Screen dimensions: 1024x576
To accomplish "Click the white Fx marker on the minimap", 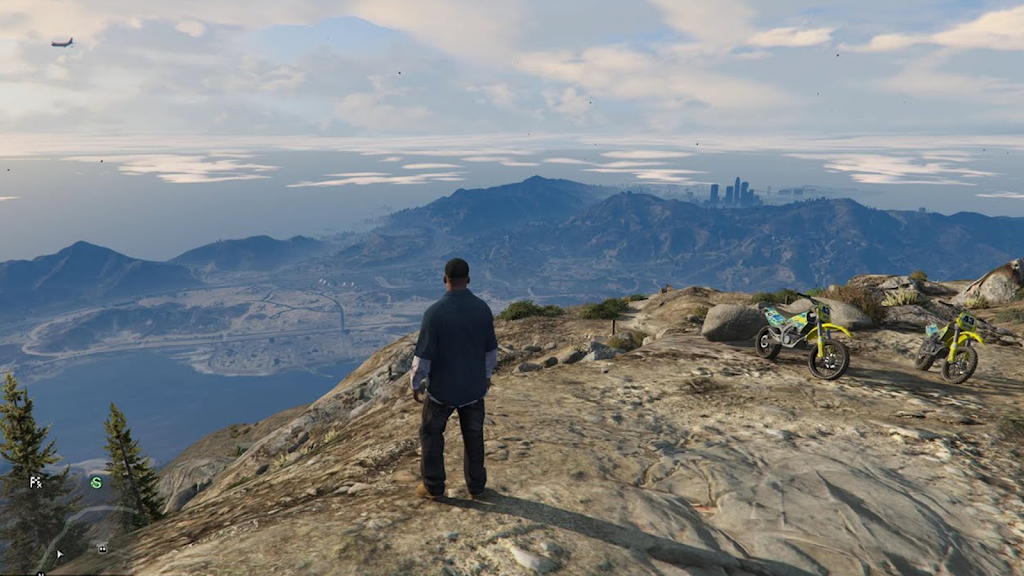I will pos(36,482).
